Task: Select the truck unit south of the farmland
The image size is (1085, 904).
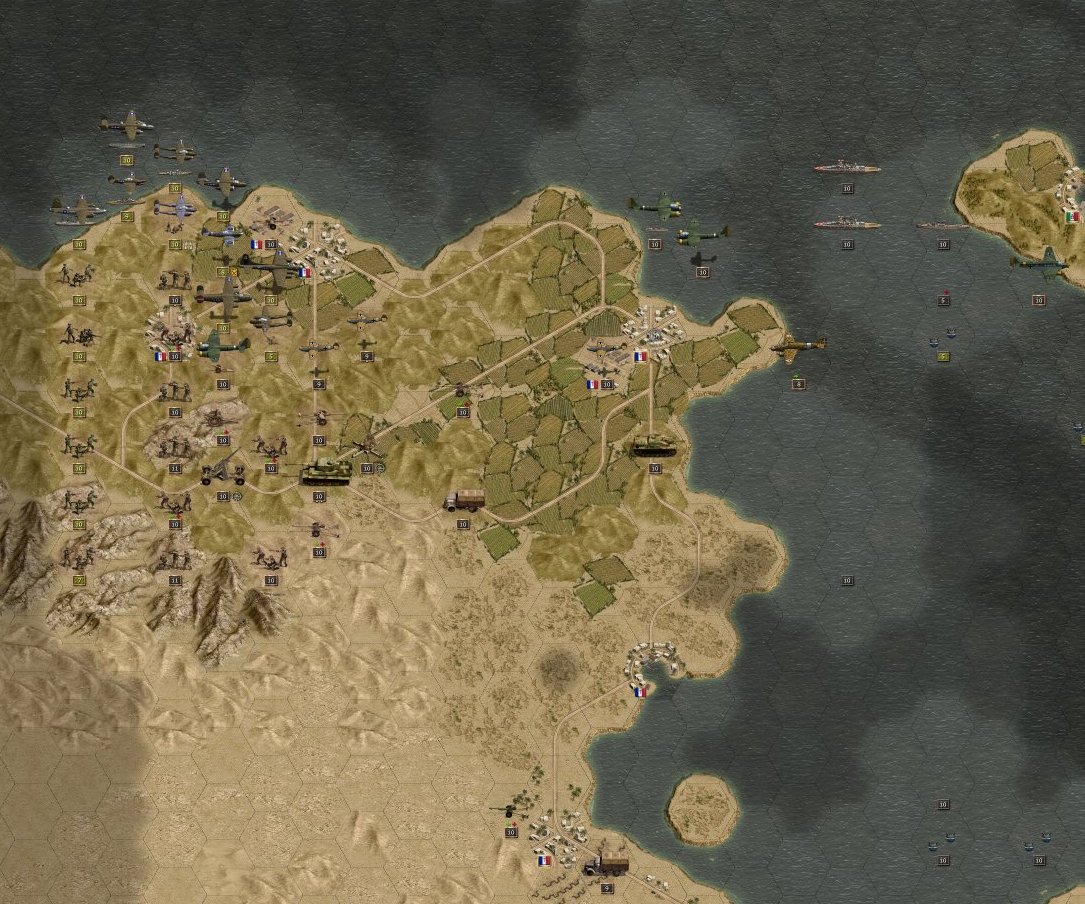Action: tap(465, 499)
